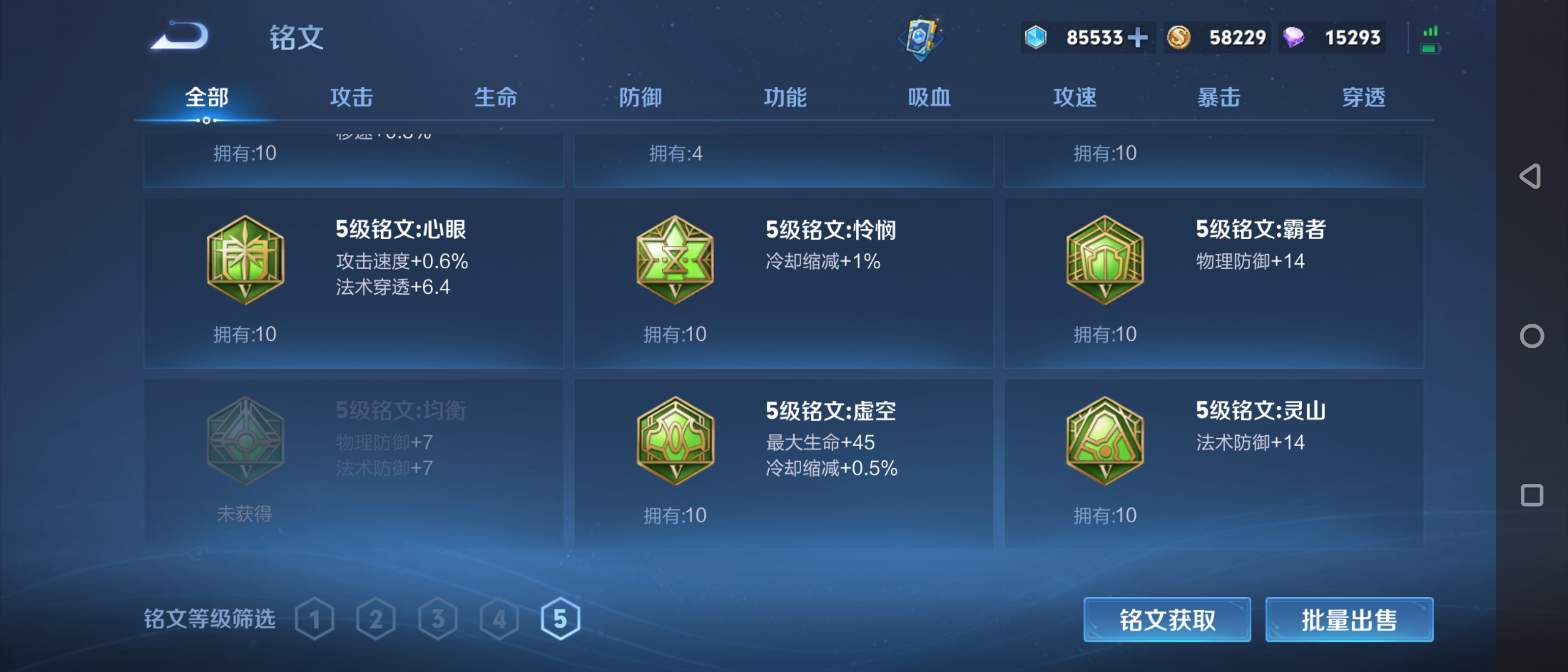Tap the plus next to diamond balance

tap(1138, 37)
